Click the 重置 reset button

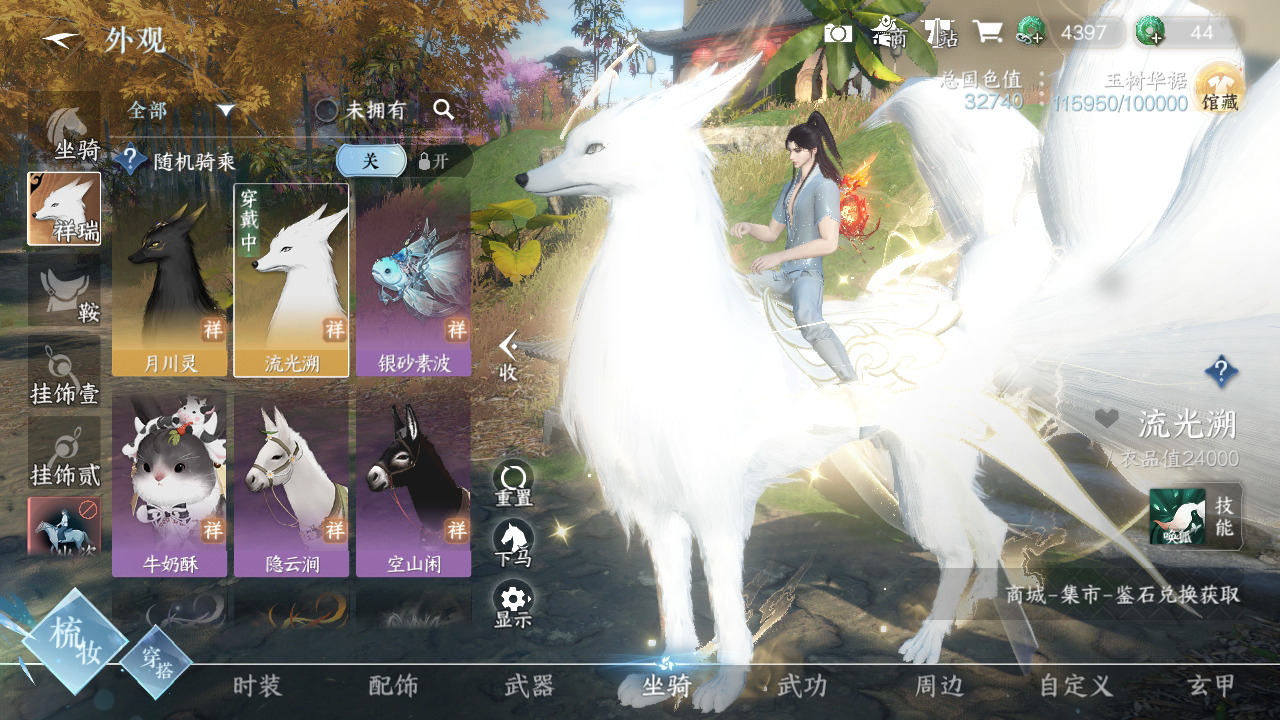(x=513, y=482)
